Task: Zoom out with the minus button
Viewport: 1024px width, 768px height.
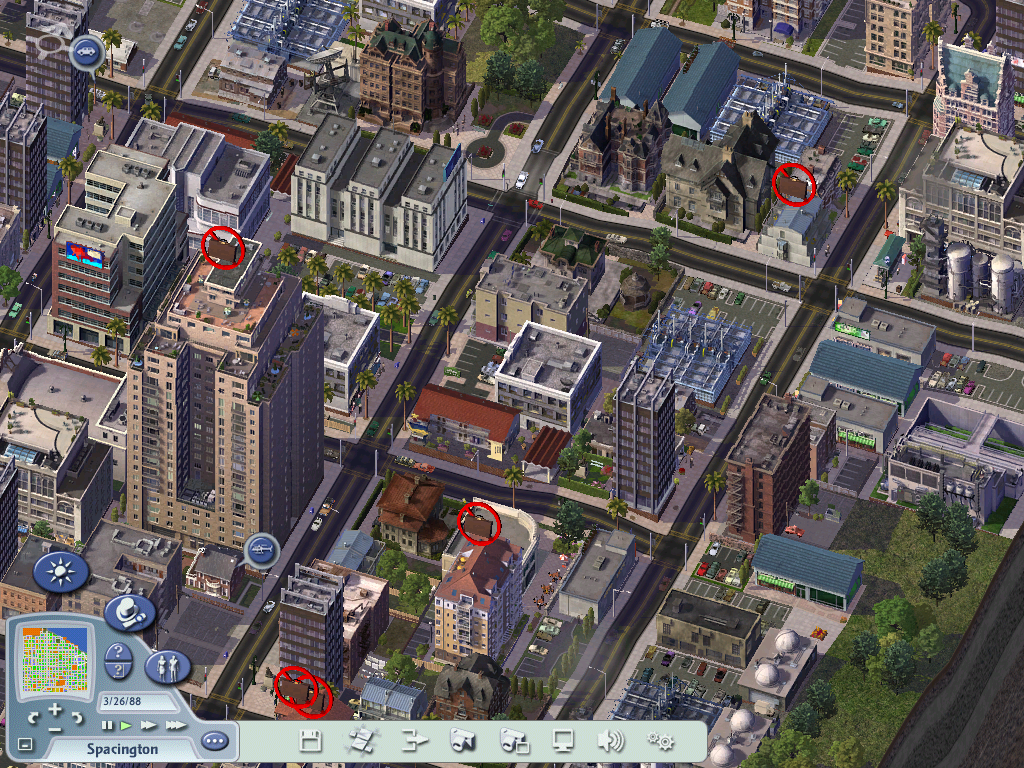Action: tap(55, 730)
